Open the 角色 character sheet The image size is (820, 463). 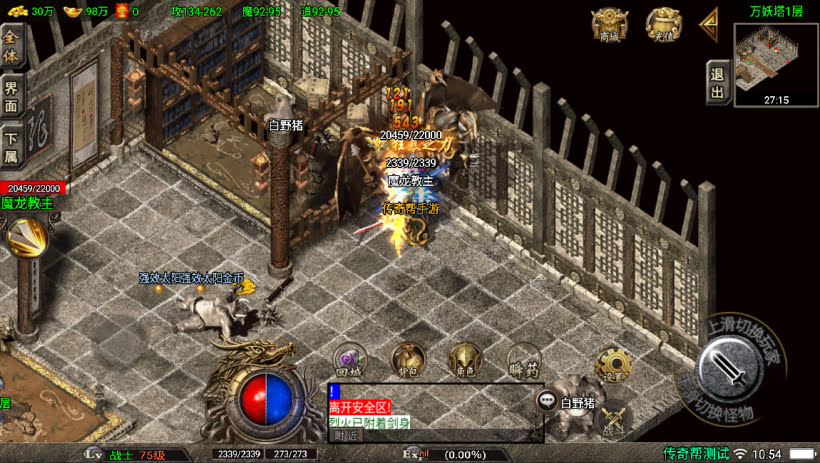pos(464,359)
